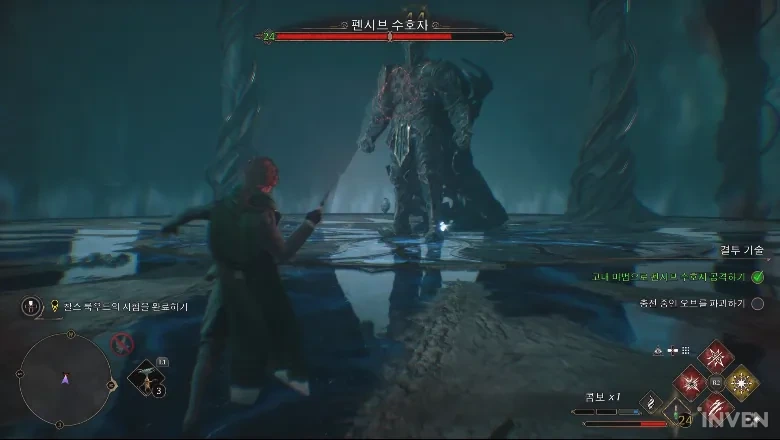780x440 pixels.
Task: Select the top red spell diamond
Action: [716, 358]
